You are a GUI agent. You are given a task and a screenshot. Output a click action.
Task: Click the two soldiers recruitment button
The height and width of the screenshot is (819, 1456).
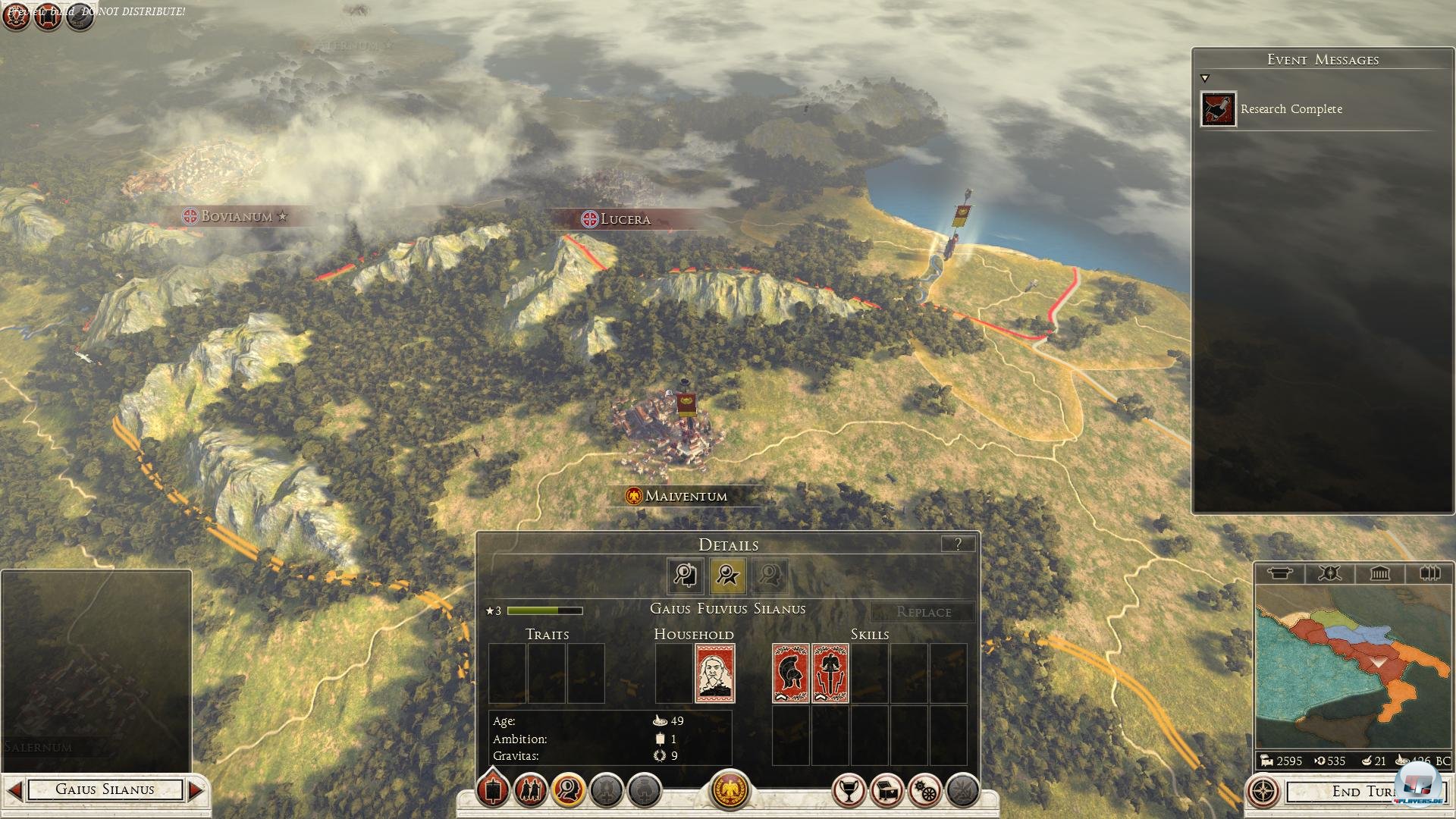pos(530,792)
